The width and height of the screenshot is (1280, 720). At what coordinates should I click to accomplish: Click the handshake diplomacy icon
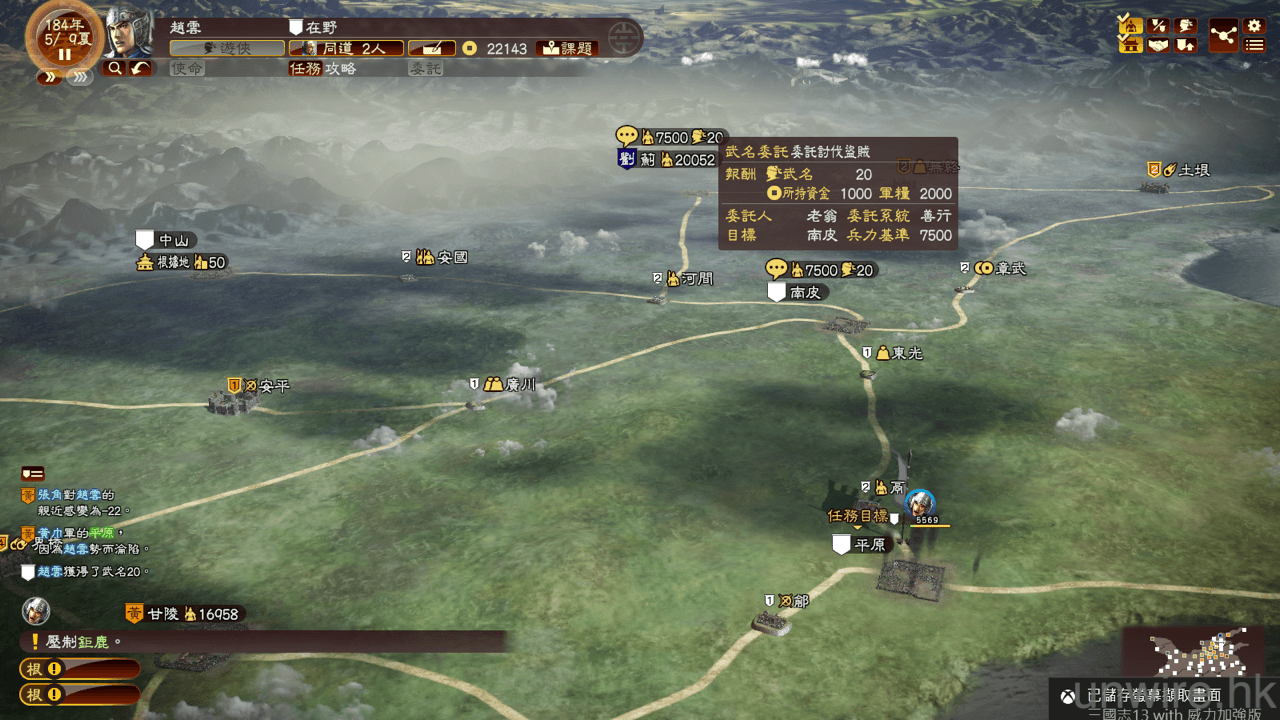coord(1158,44)
